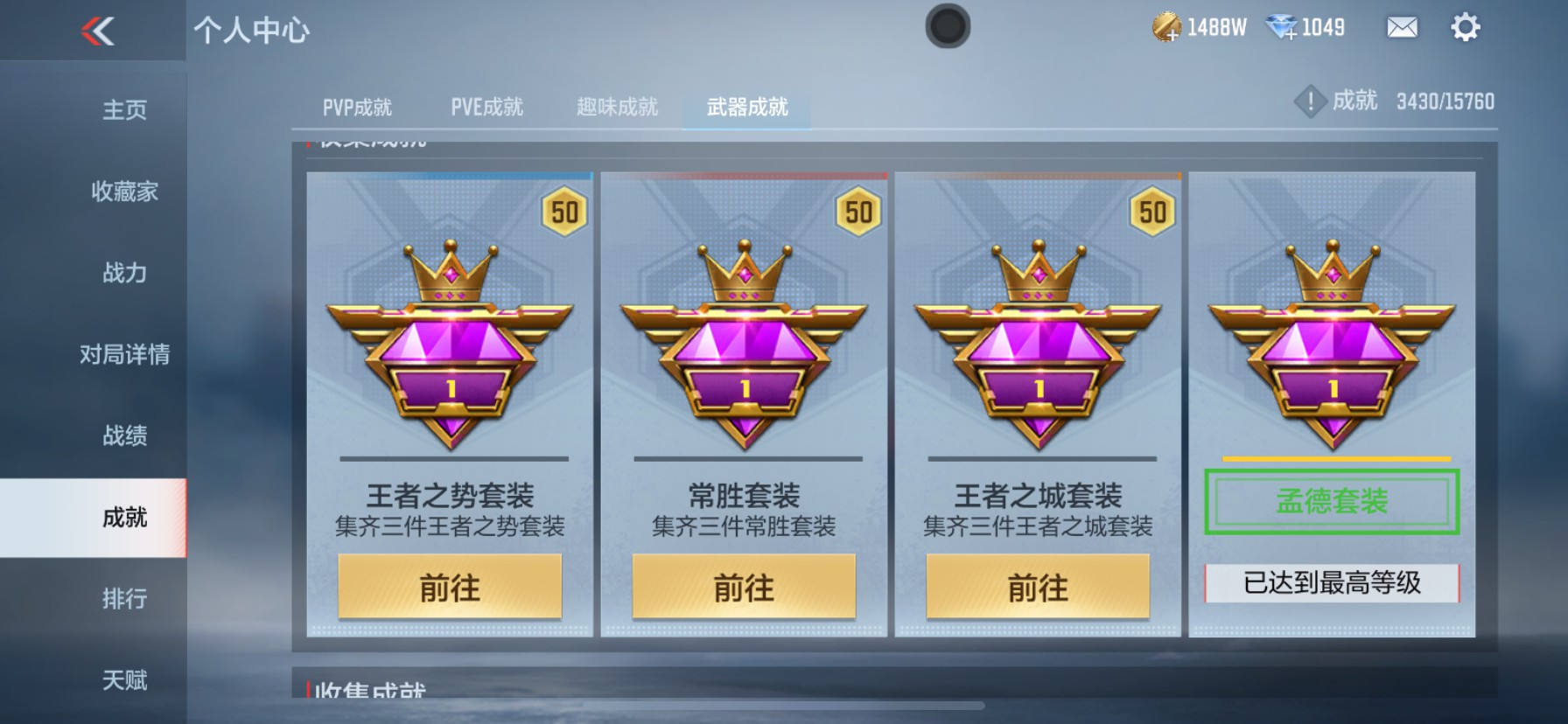The image size is (1568, 724).
Task: Click 前往 under 王者之城套装
Action: pyautogui.click(x=1039, y=587)
